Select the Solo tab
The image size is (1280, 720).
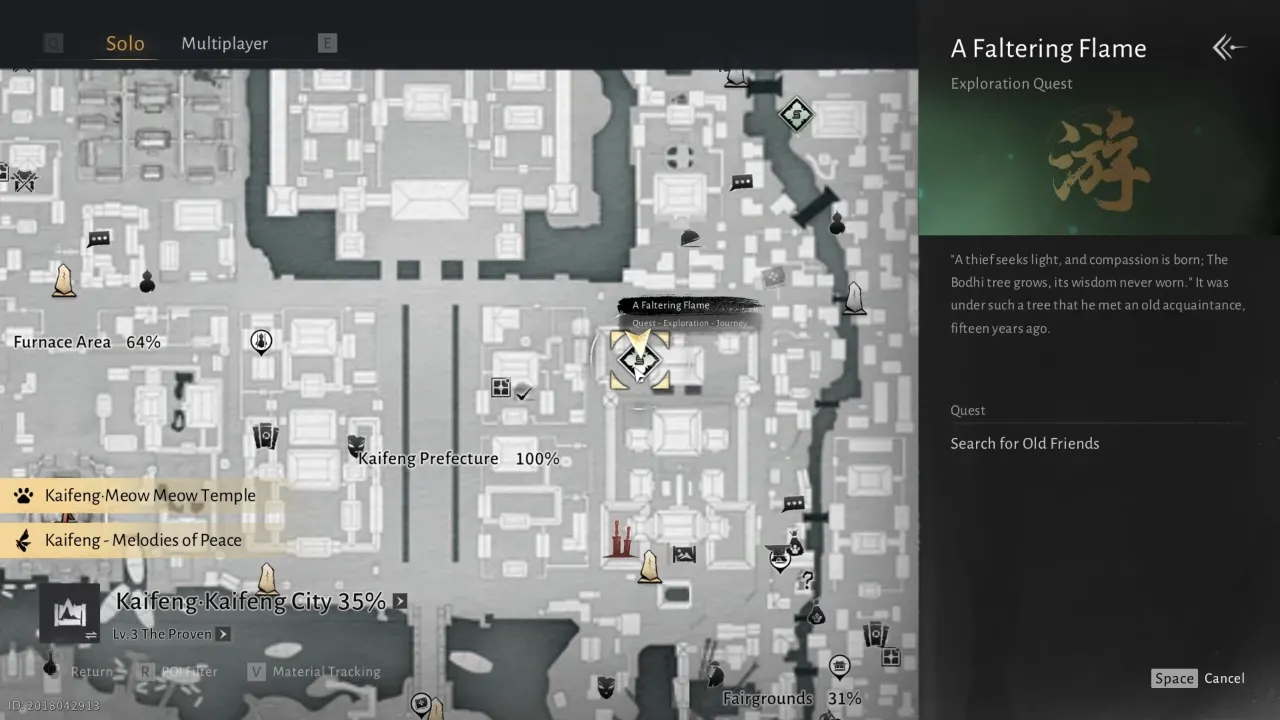[x=124, y=43]
